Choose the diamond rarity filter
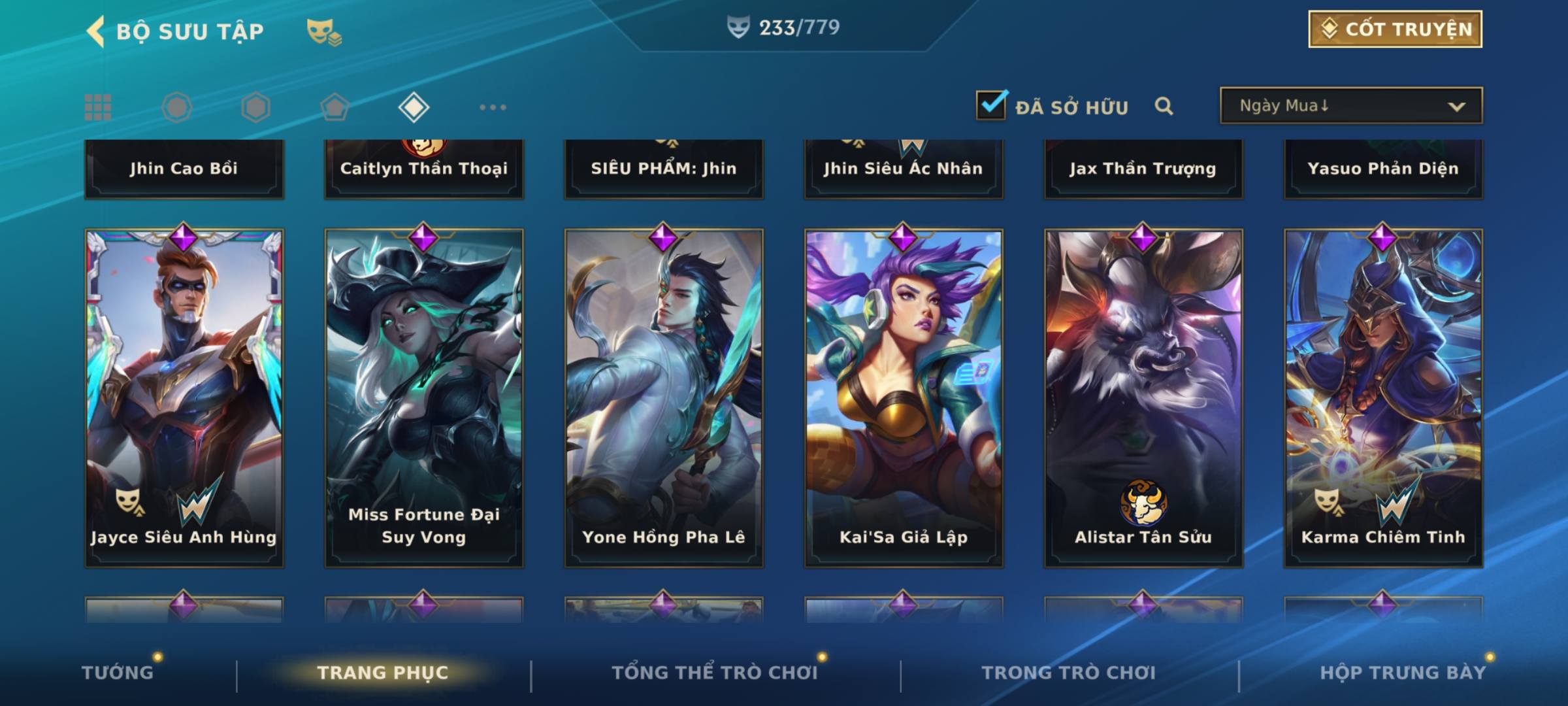The width and height of the screenshot is (1568, 706). 414,107
